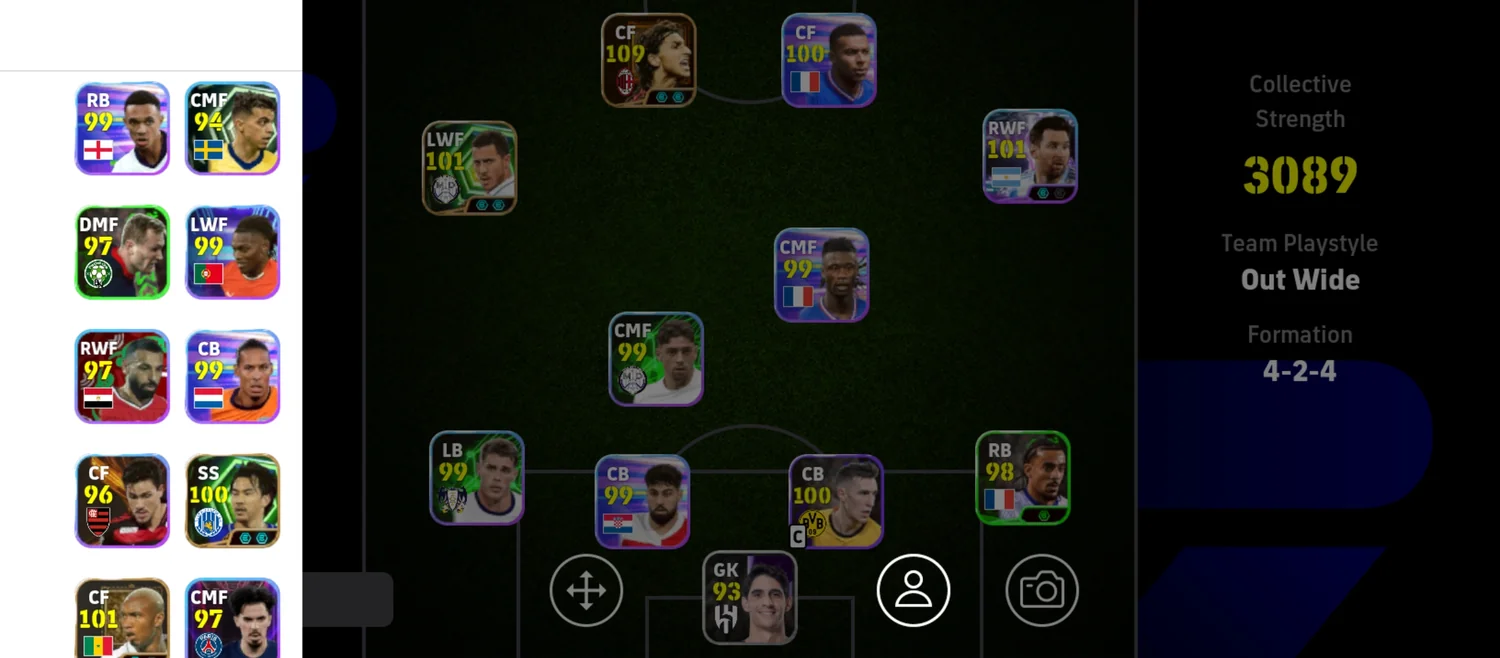Choose the 93 GK goalkeeper card
The width and height of the screenshot is (1500, 658).
pos(750,597)
